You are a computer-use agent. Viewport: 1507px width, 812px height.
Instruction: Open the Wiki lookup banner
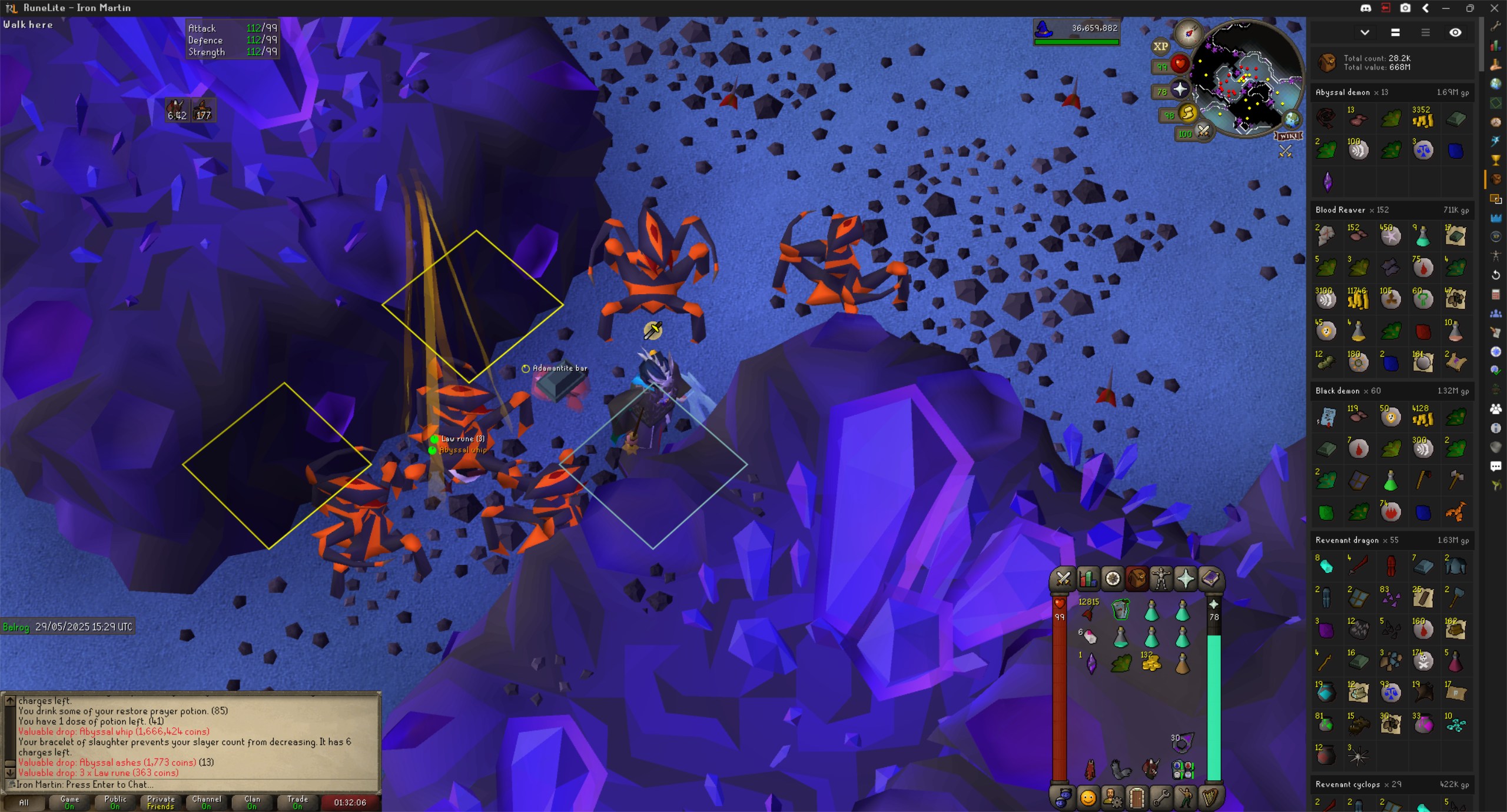click(x=1289, y=136)
